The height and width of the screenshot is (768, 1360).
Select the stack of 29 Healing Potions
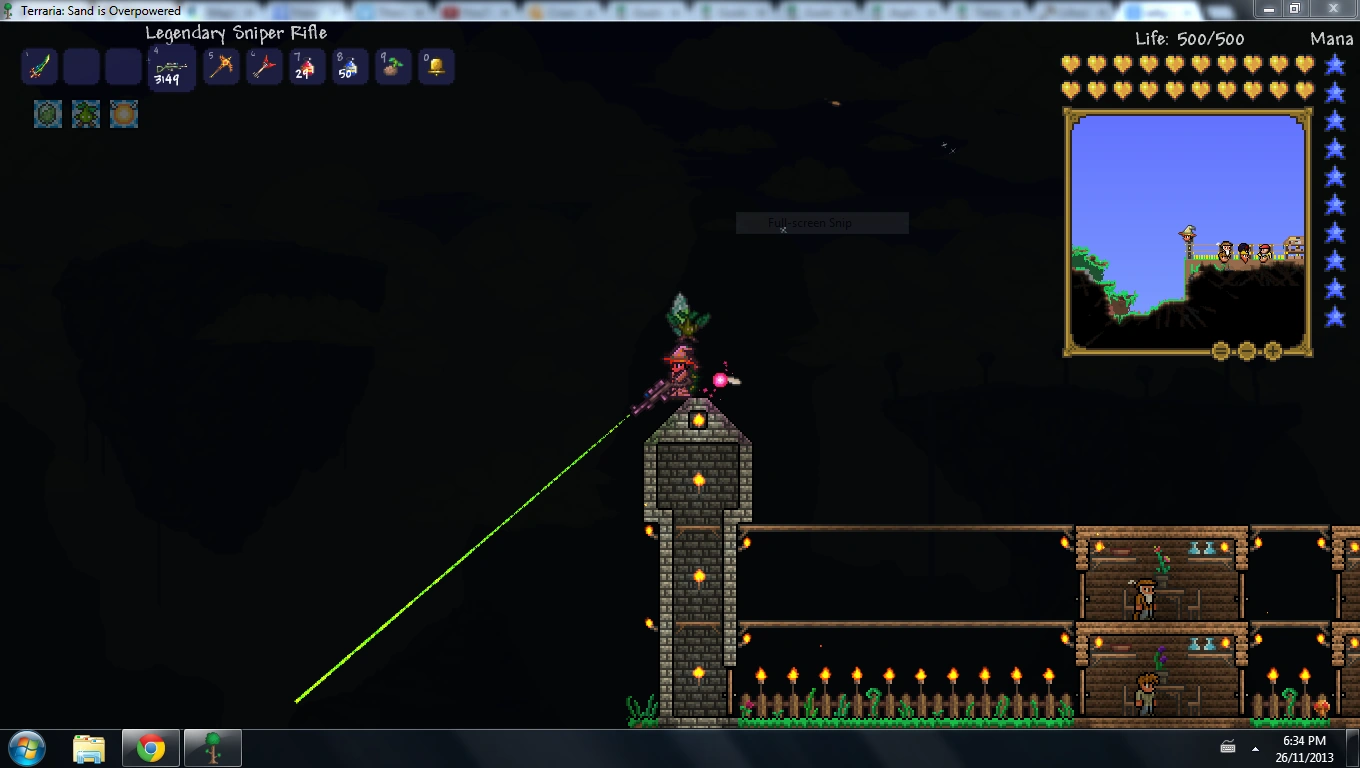307,66
